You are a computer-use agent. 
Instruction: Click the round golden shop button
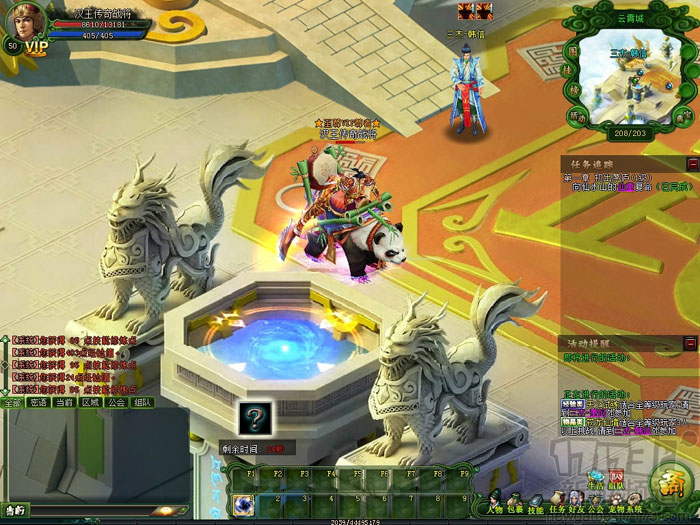(668, 481)
